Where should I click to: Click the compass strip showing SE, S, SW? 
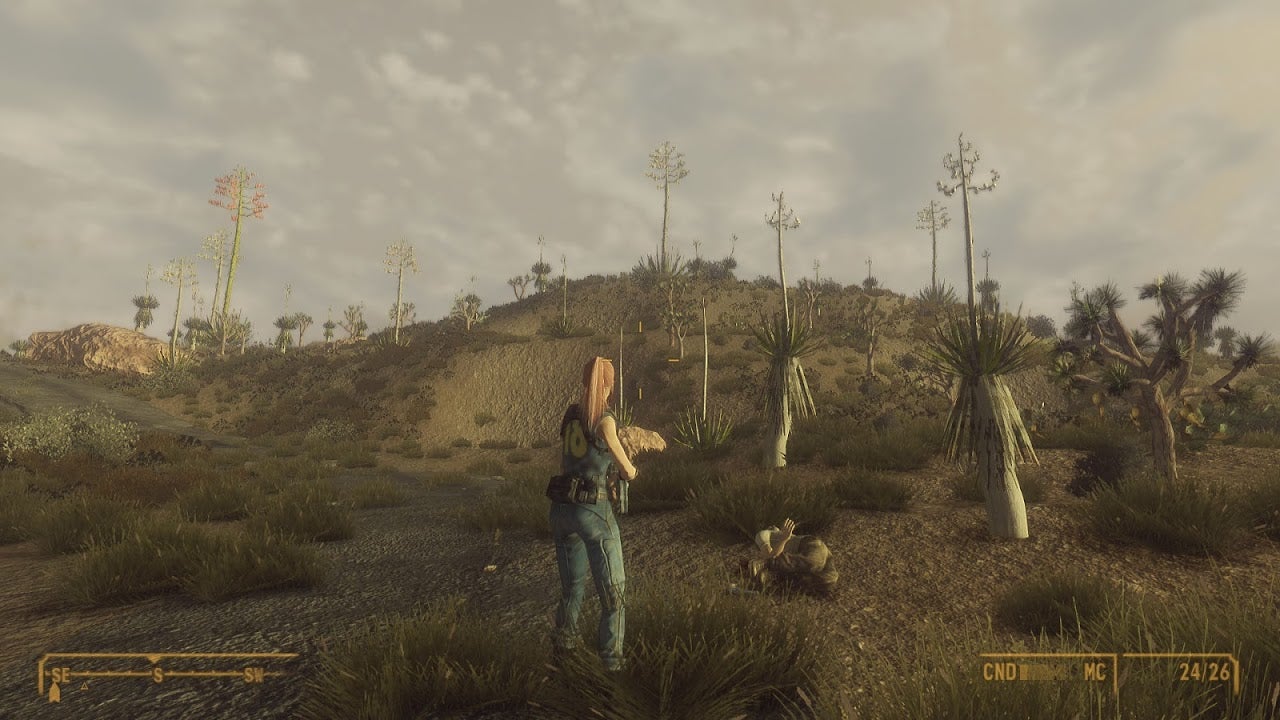coord(160,673)
